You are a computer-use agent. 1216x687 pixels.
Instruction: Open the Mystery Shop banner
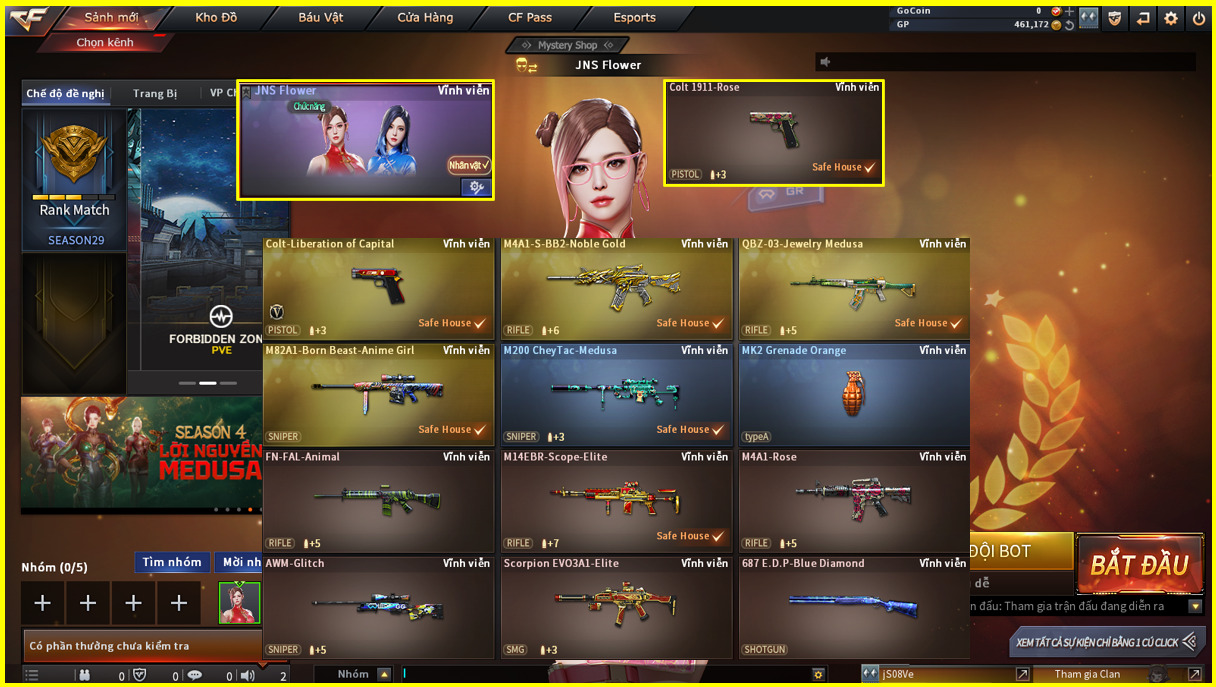point(567,45)
